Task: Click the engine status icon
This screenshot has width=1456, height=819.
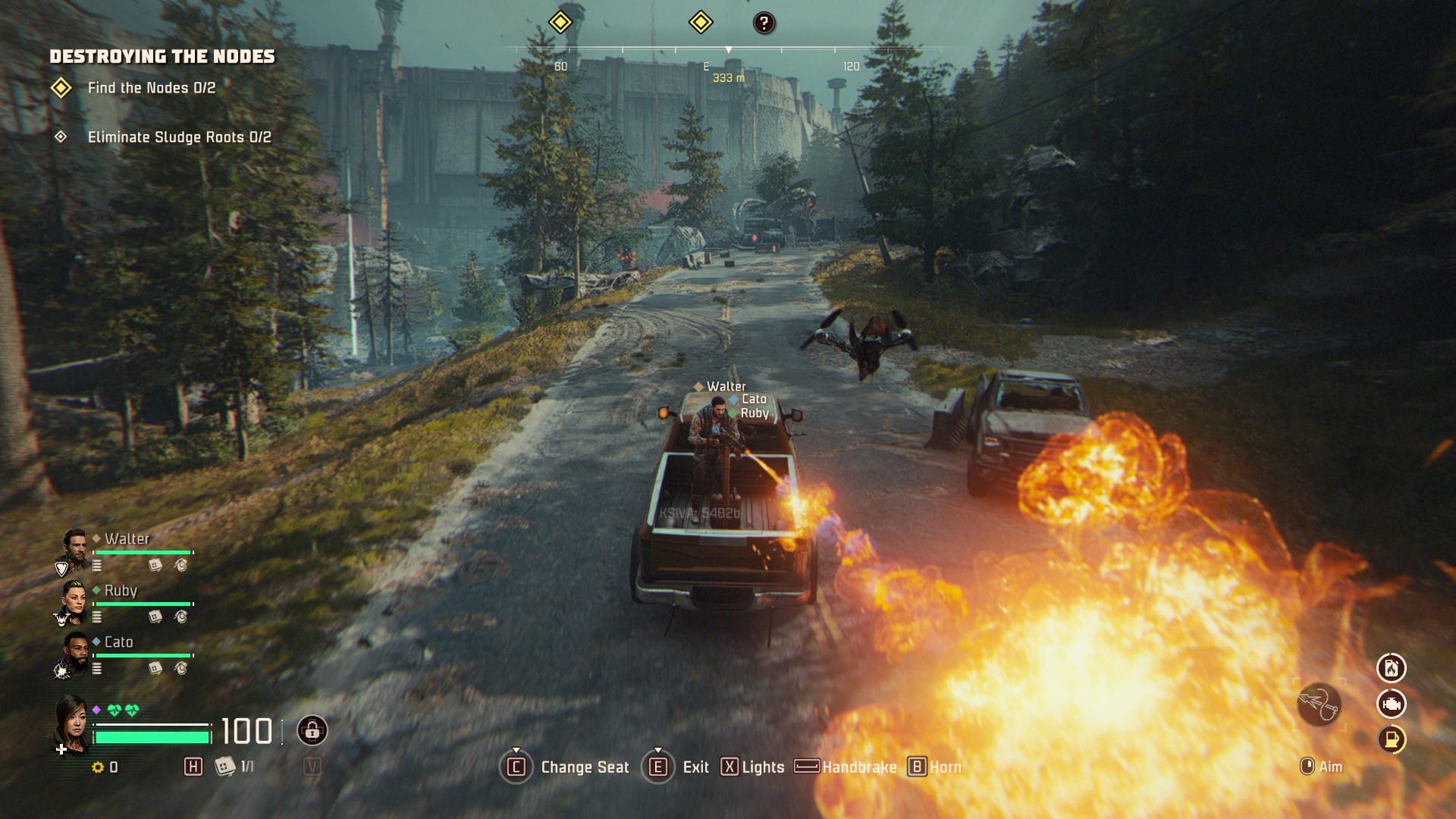Action: [x=1391, y=704]
